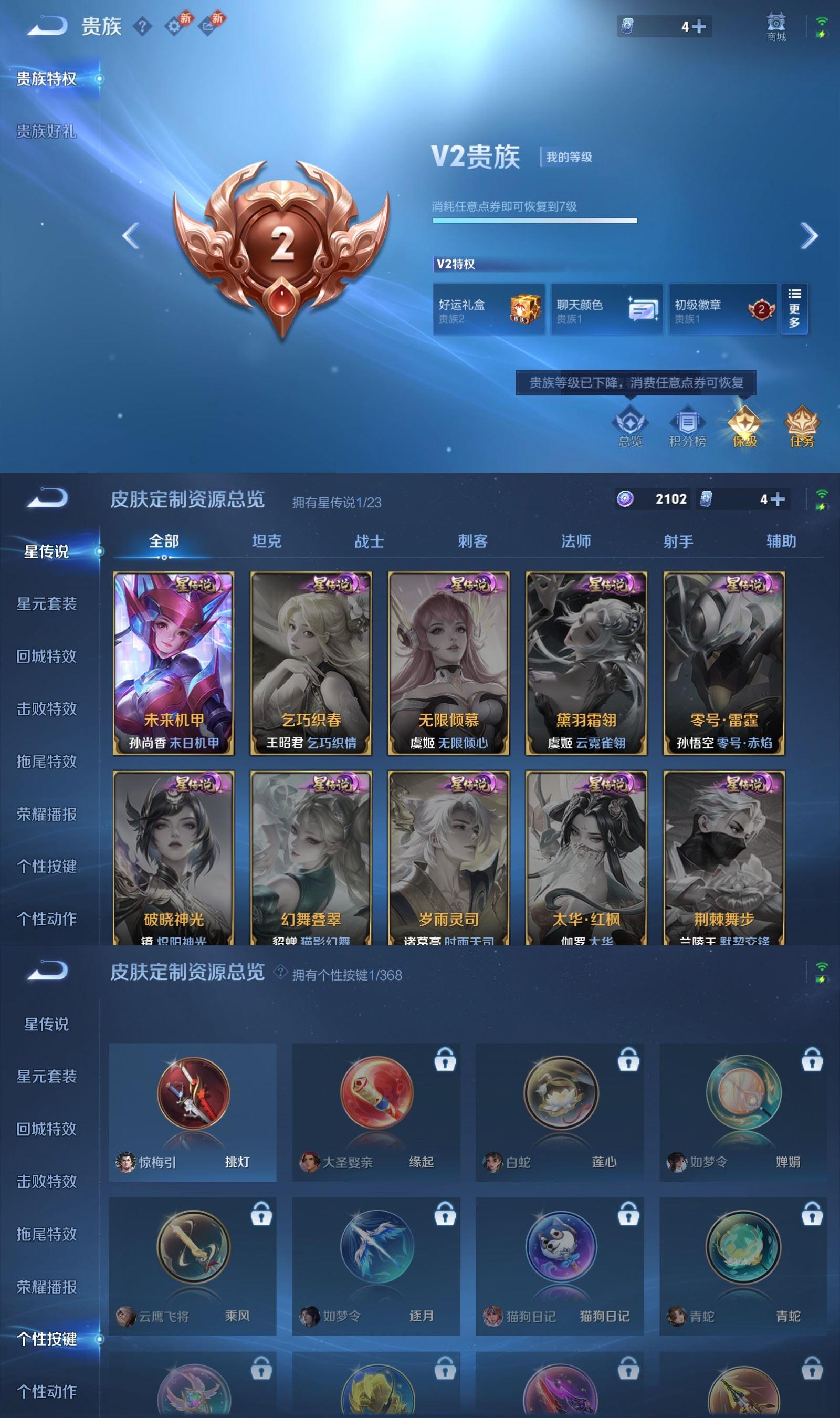
Task: Open the 贵族 help question mark
Action: (143, 26)
